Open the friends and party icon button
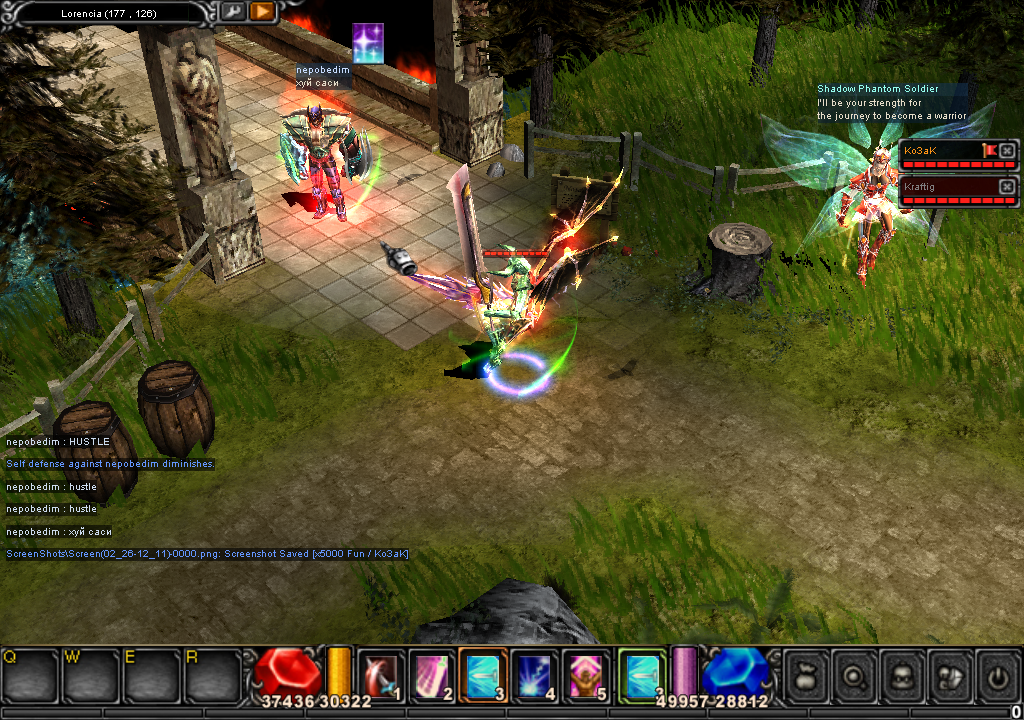 [949, 677]
